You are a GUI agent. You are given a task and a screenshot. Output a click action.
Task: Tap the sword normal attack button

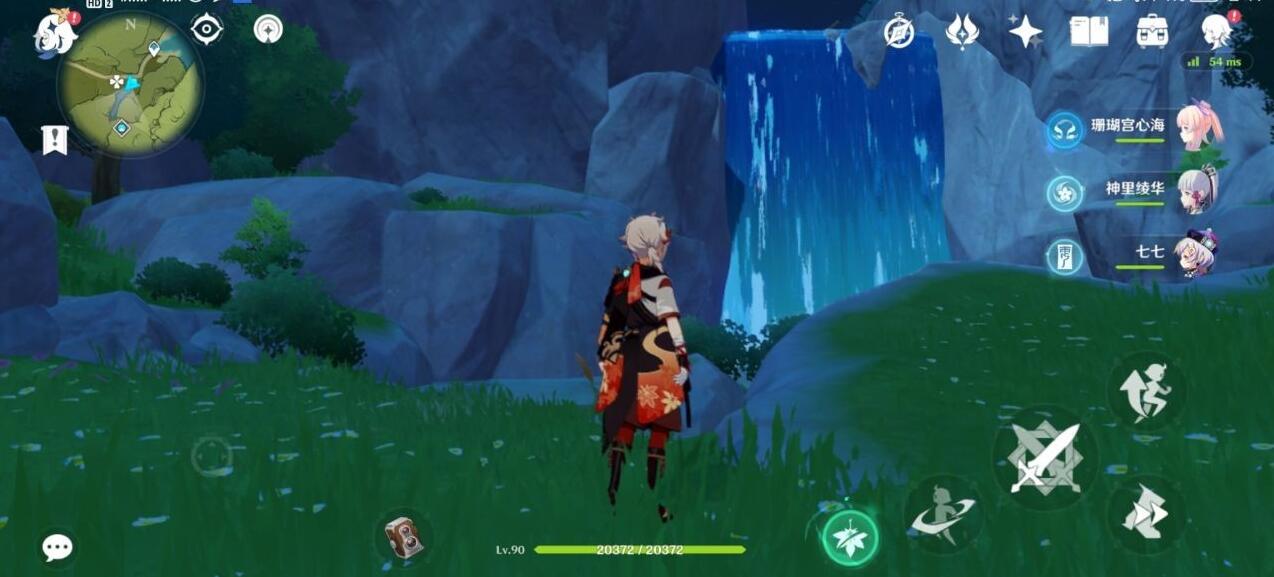1044,459
